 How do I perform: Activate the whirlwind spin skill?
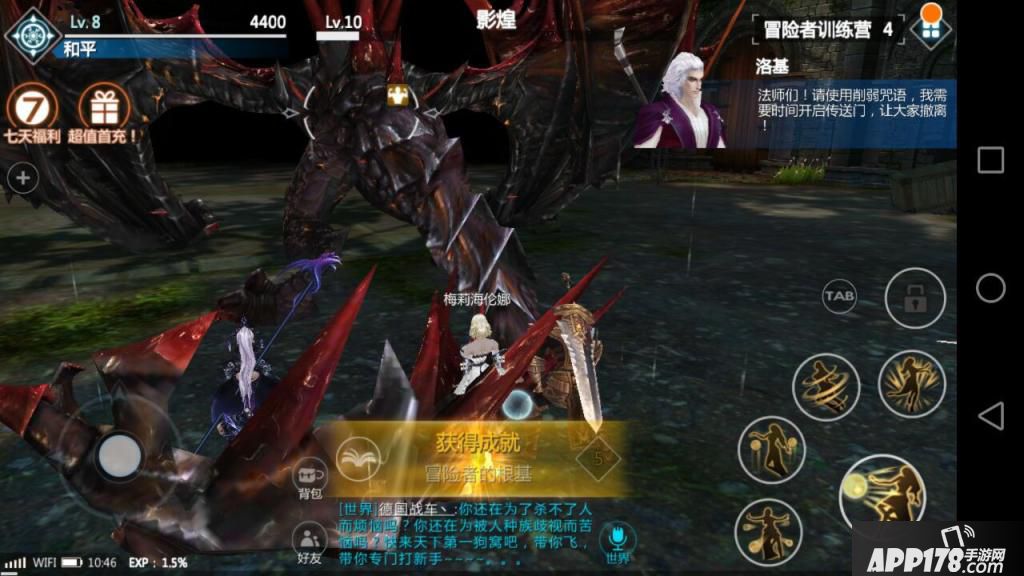(x=826, y=387)
